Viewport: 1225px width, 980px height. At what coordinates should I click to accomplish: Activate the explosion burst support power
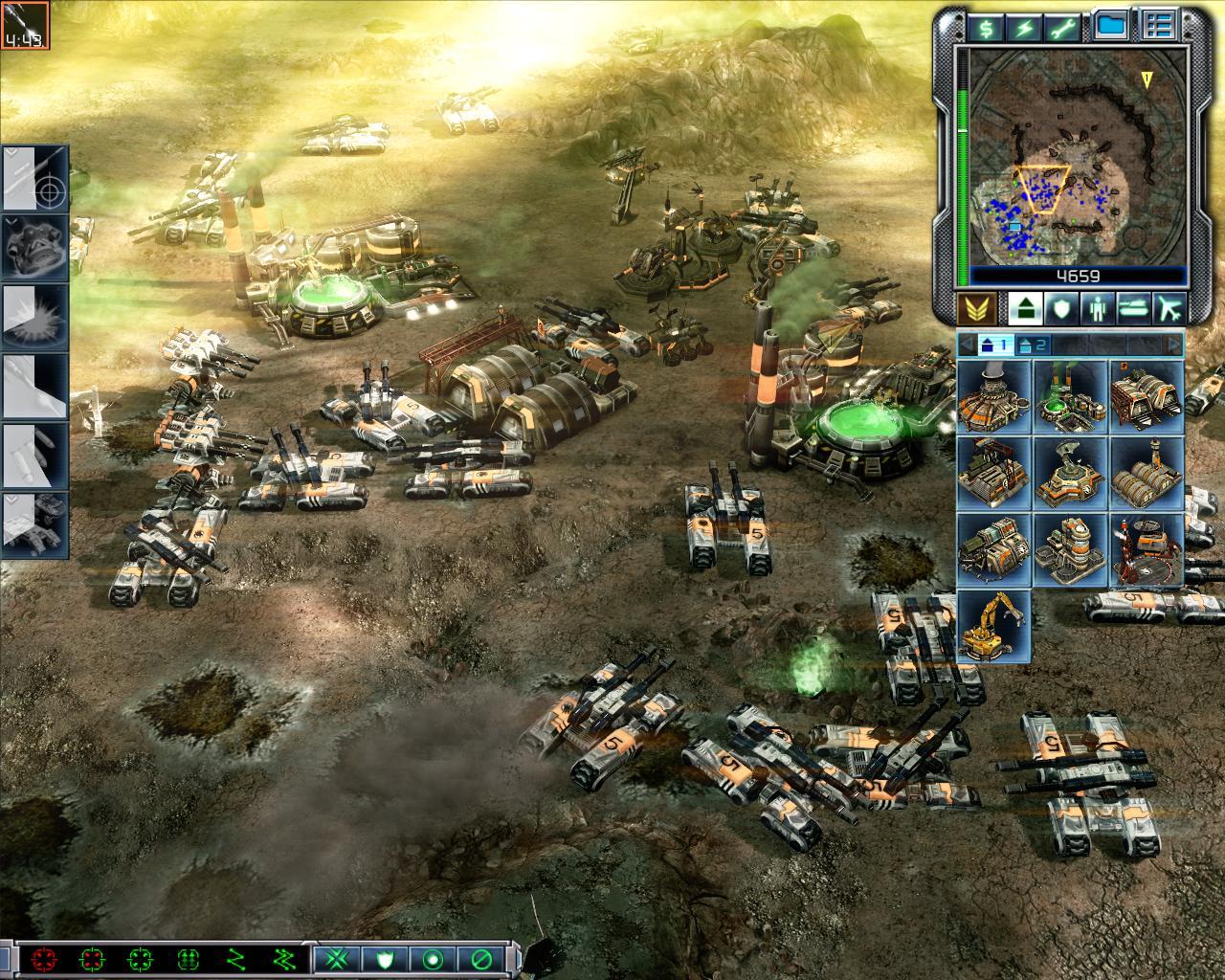coord(36,318)
